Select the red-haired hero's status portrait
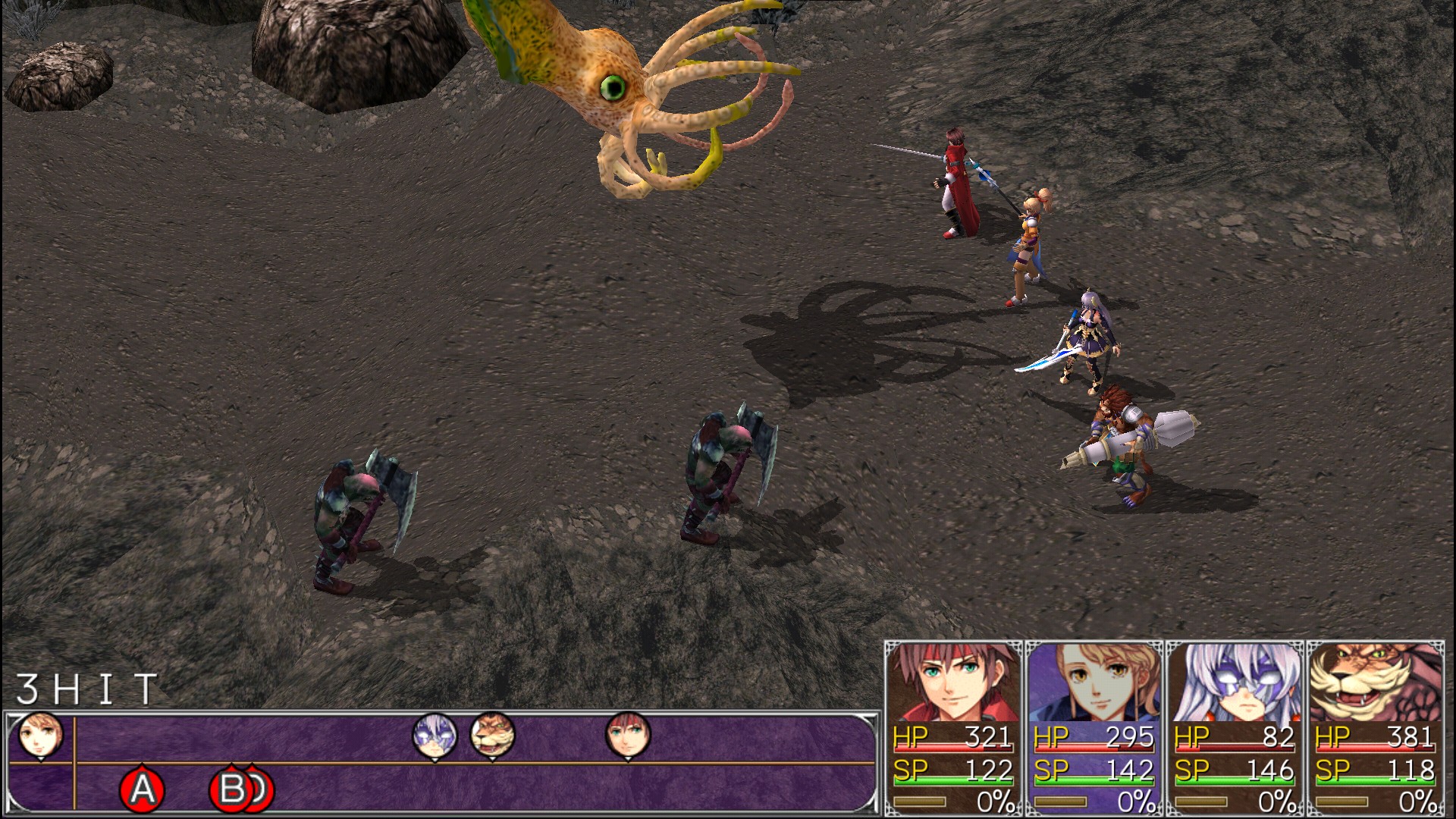1456x819 pixels. 953,682
